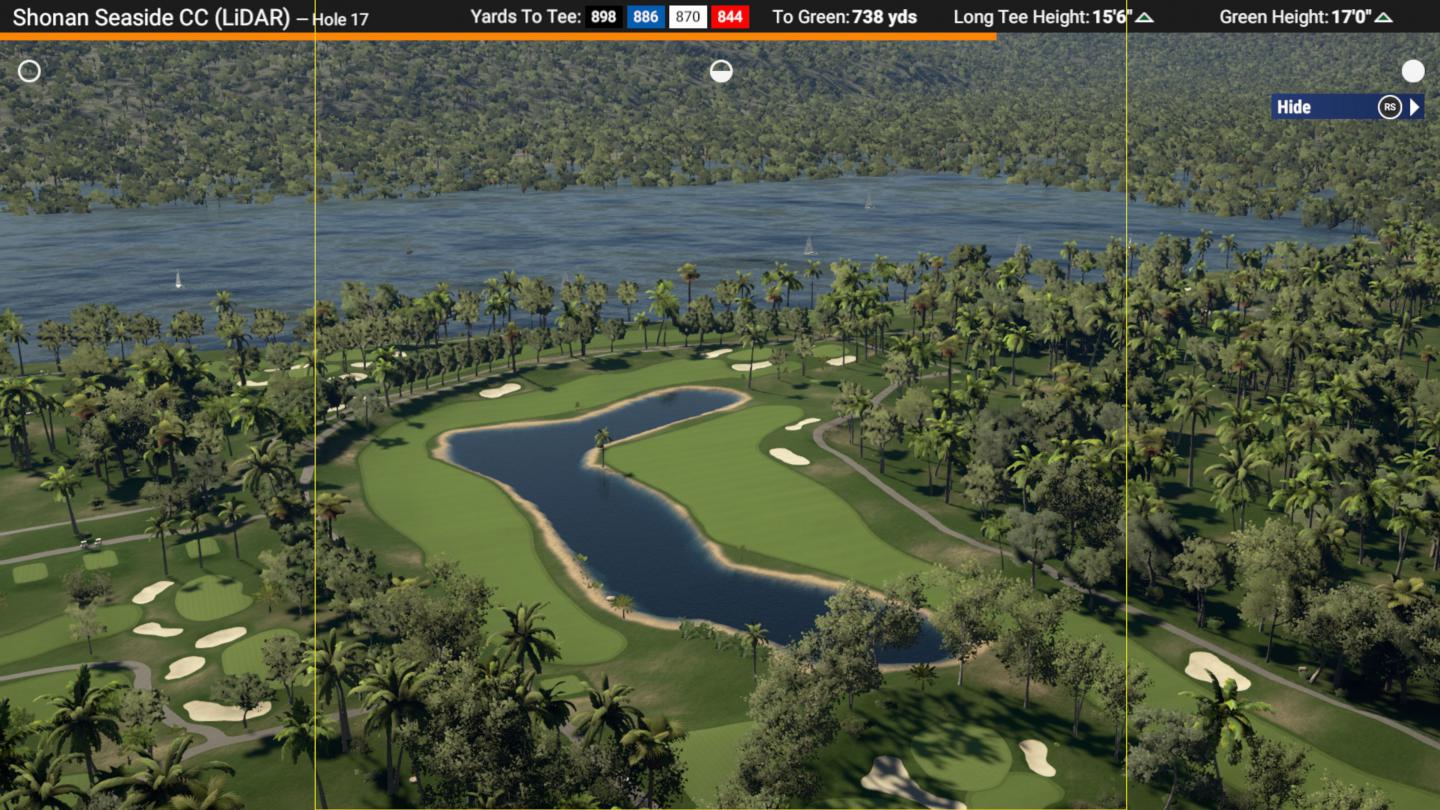Choose the black 898 tee box
1440x810 pixels.
click(x=604, y=17)
